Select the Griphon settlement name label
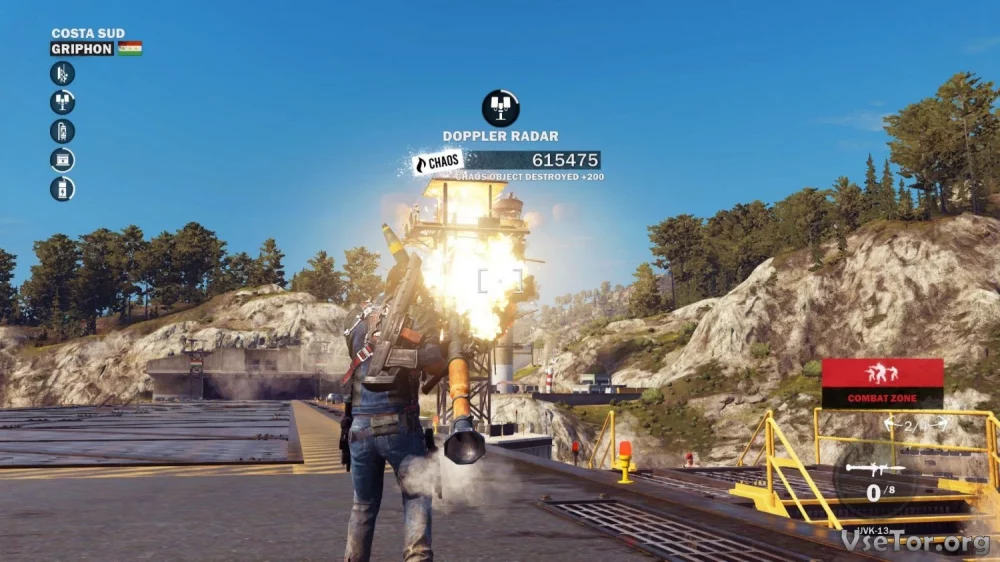 click(82, 48)
